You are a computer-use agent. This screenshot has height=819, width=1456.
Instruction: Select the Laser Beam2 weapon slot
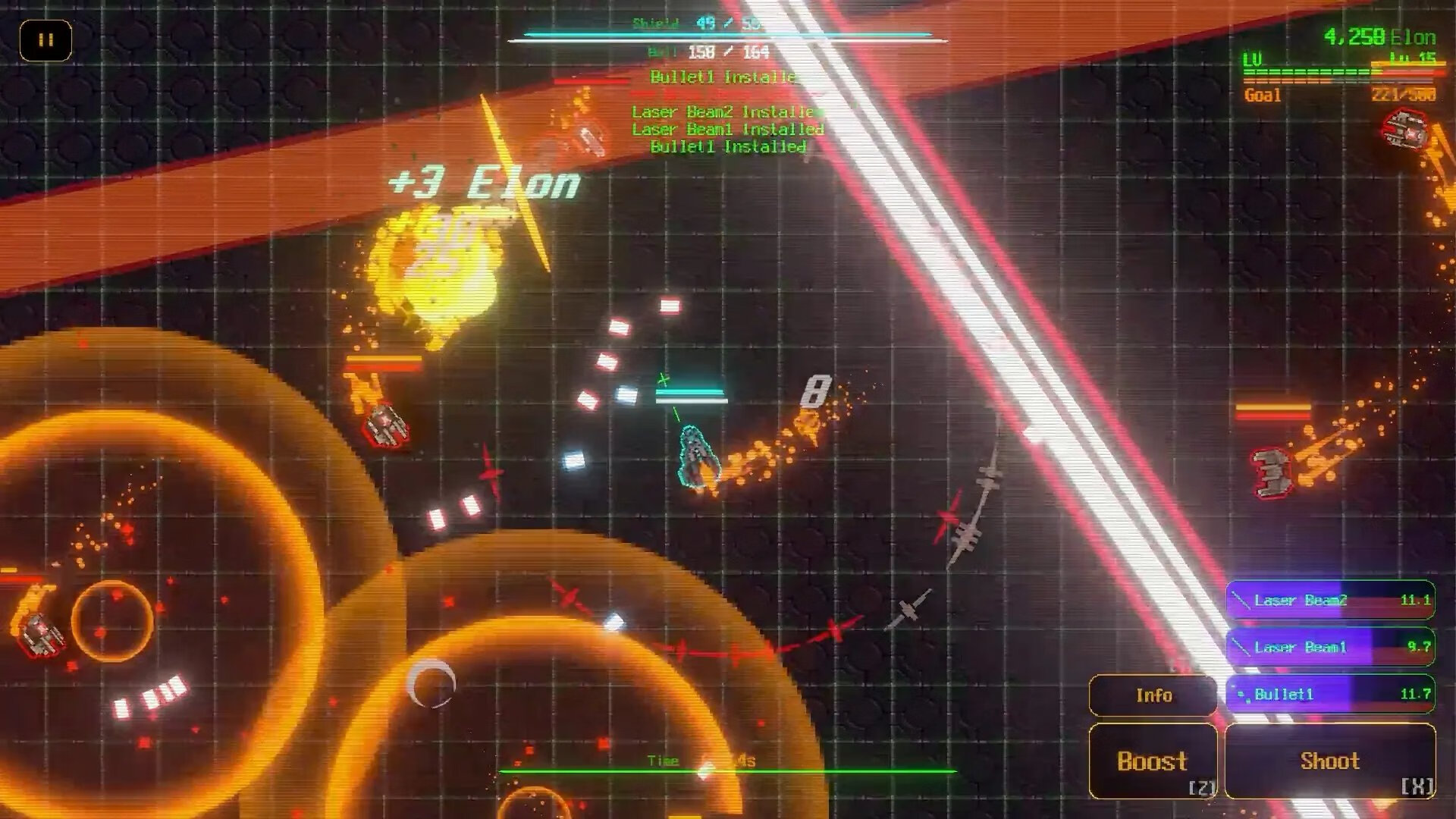pos(1330,600)
